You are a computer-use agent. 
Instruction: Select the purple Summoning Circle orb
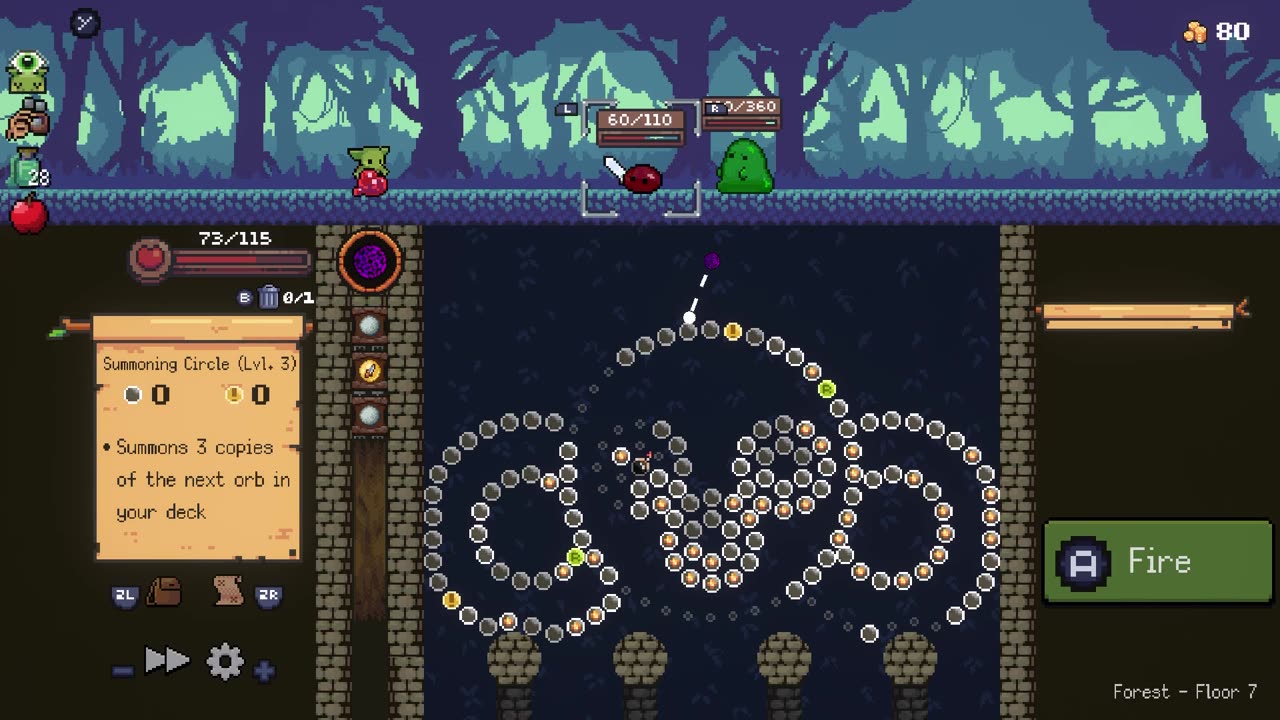(371, 261)
